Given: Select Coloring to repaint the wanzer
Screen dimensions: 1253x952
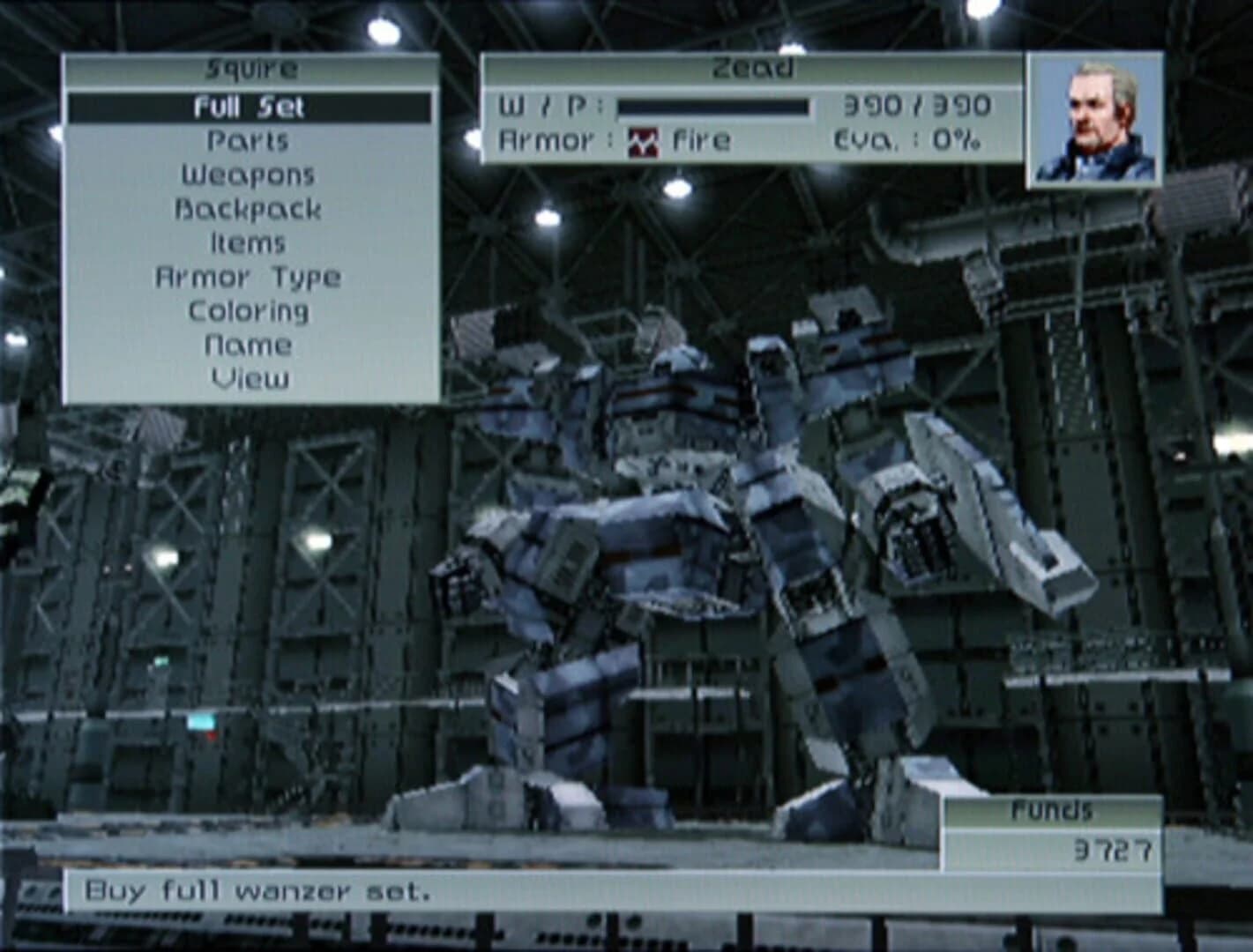Looking at the screenshot, I should (250, 310).
